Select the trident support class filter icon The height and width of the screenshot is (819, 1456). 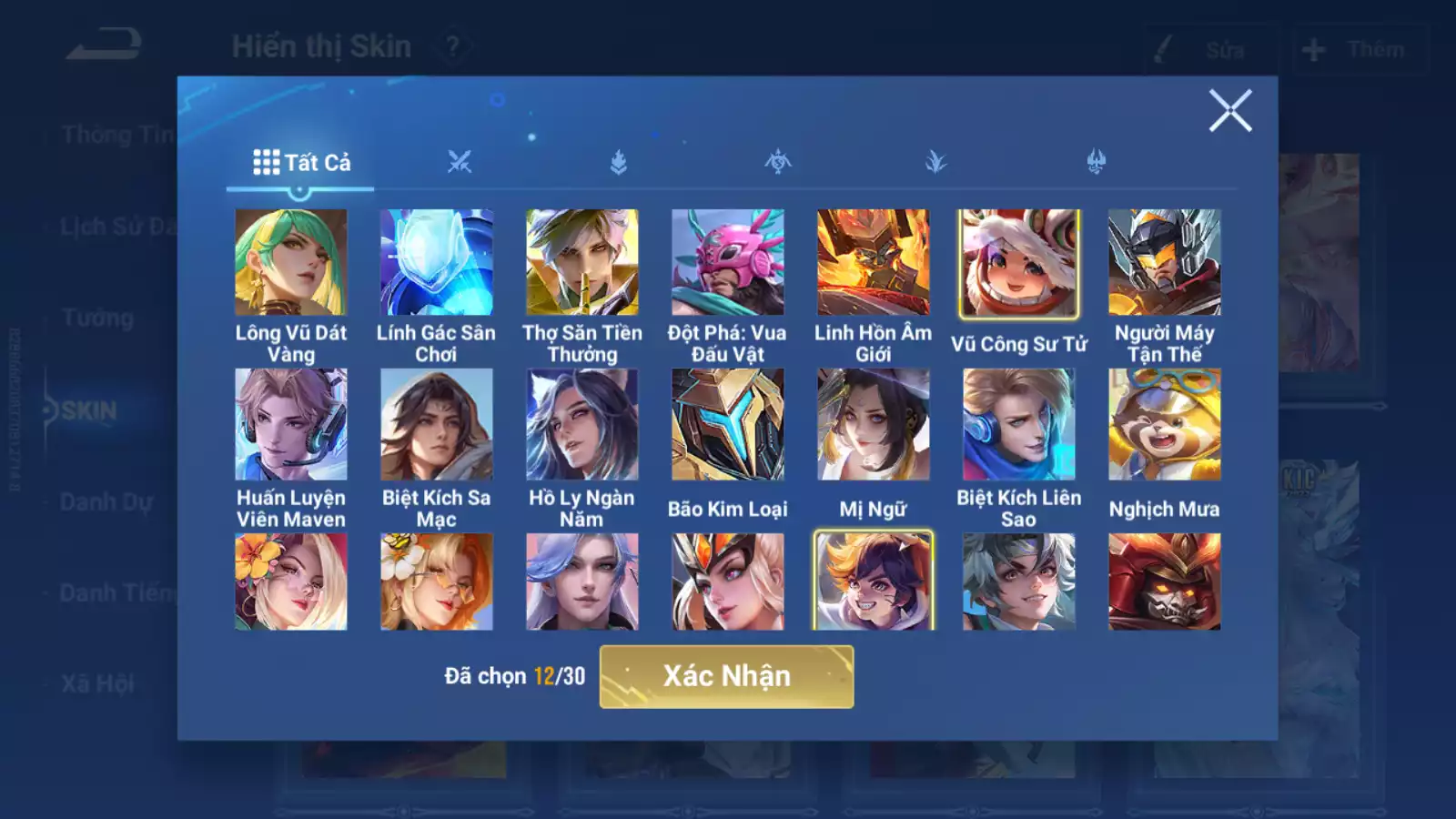tap(1095, 162)
